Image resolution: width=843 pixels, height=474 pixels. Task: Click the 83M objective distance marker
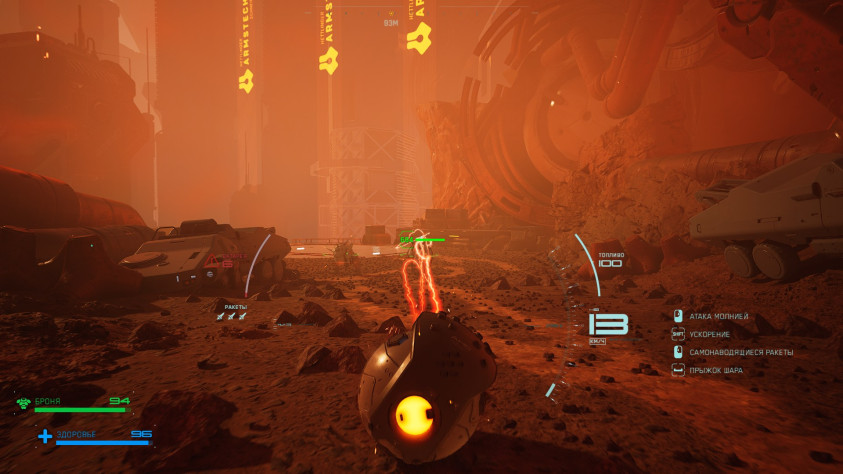(390, 22)
